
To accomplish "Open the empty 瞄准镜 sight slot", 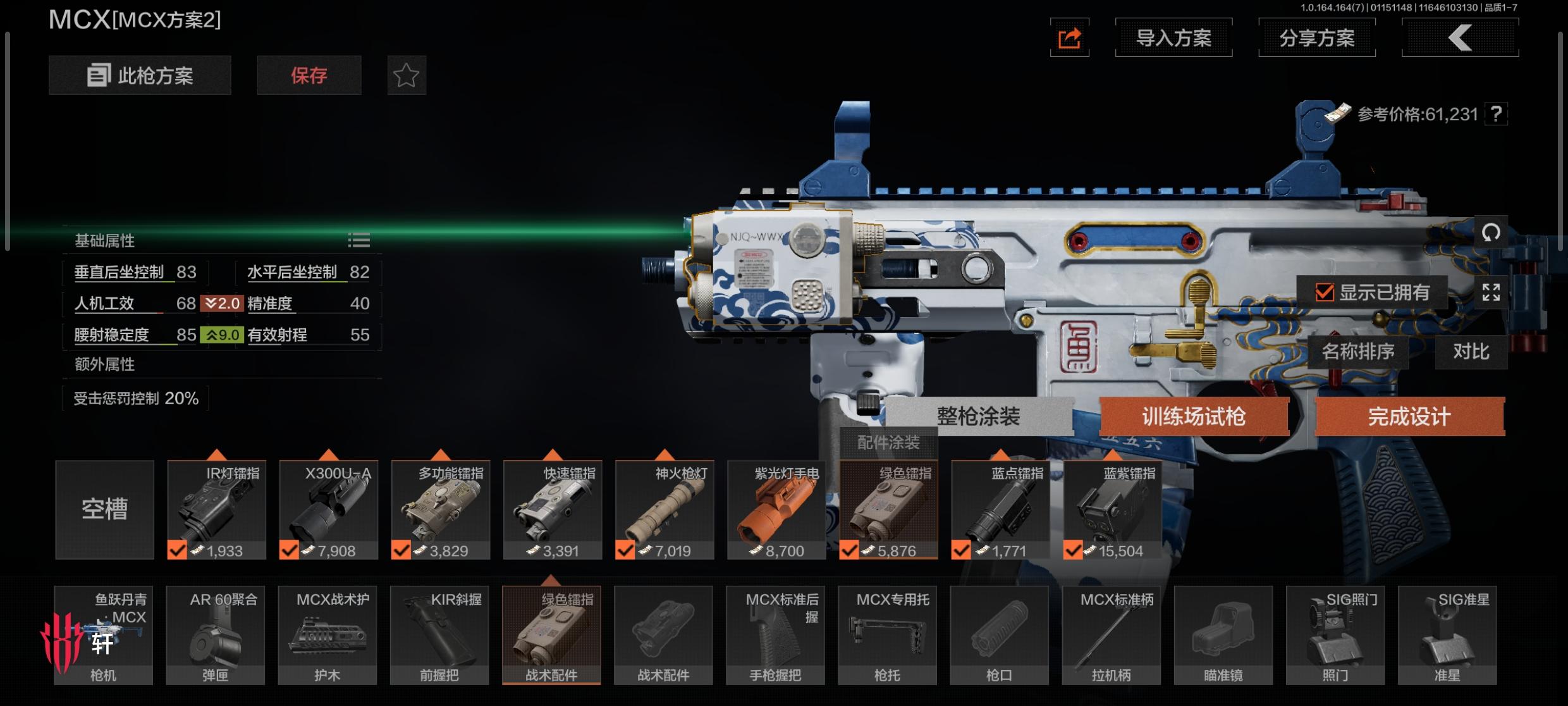I will [1223, 635].
